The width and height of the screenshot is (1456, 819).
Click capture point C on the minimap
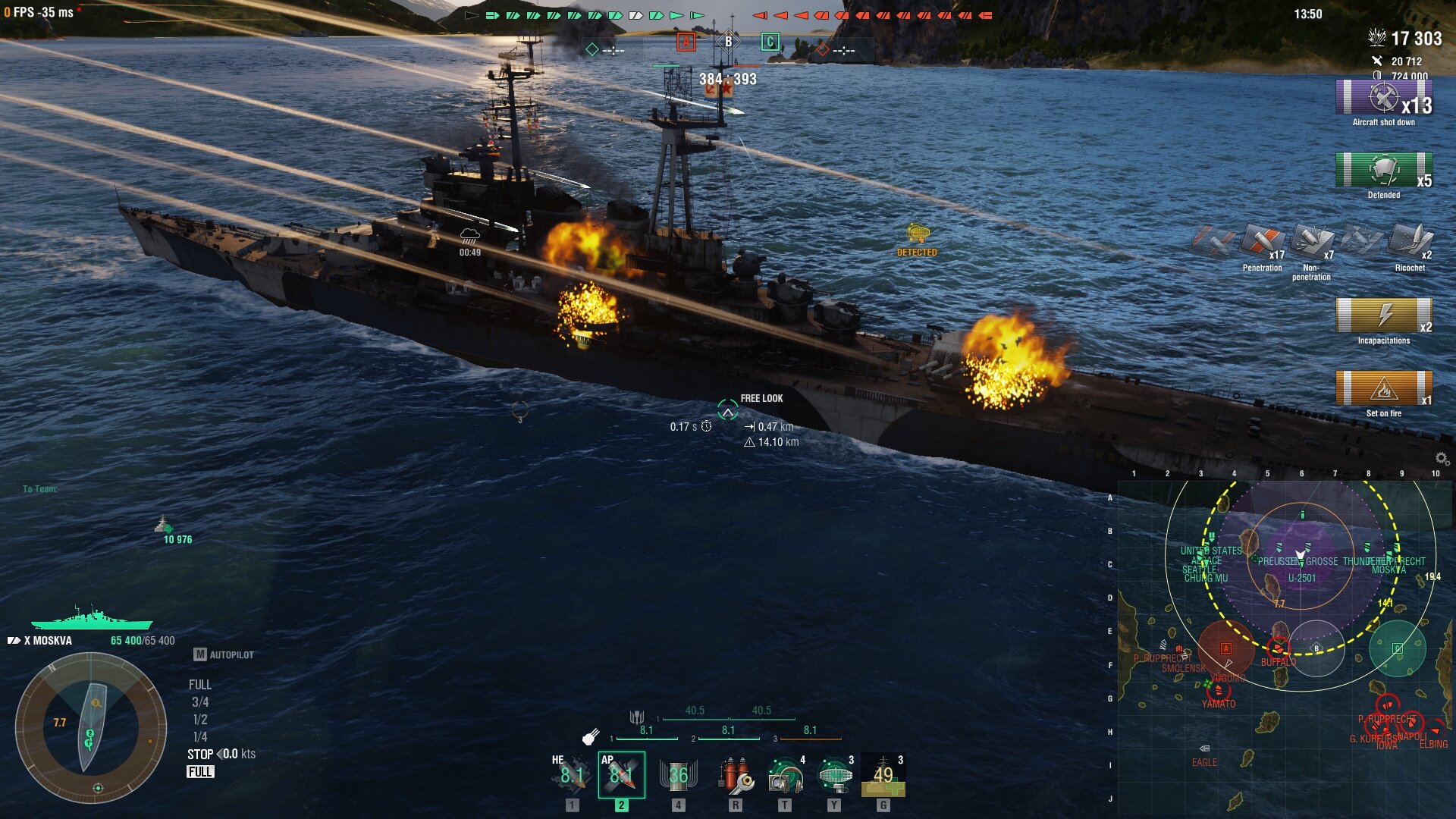[1398, 648]
